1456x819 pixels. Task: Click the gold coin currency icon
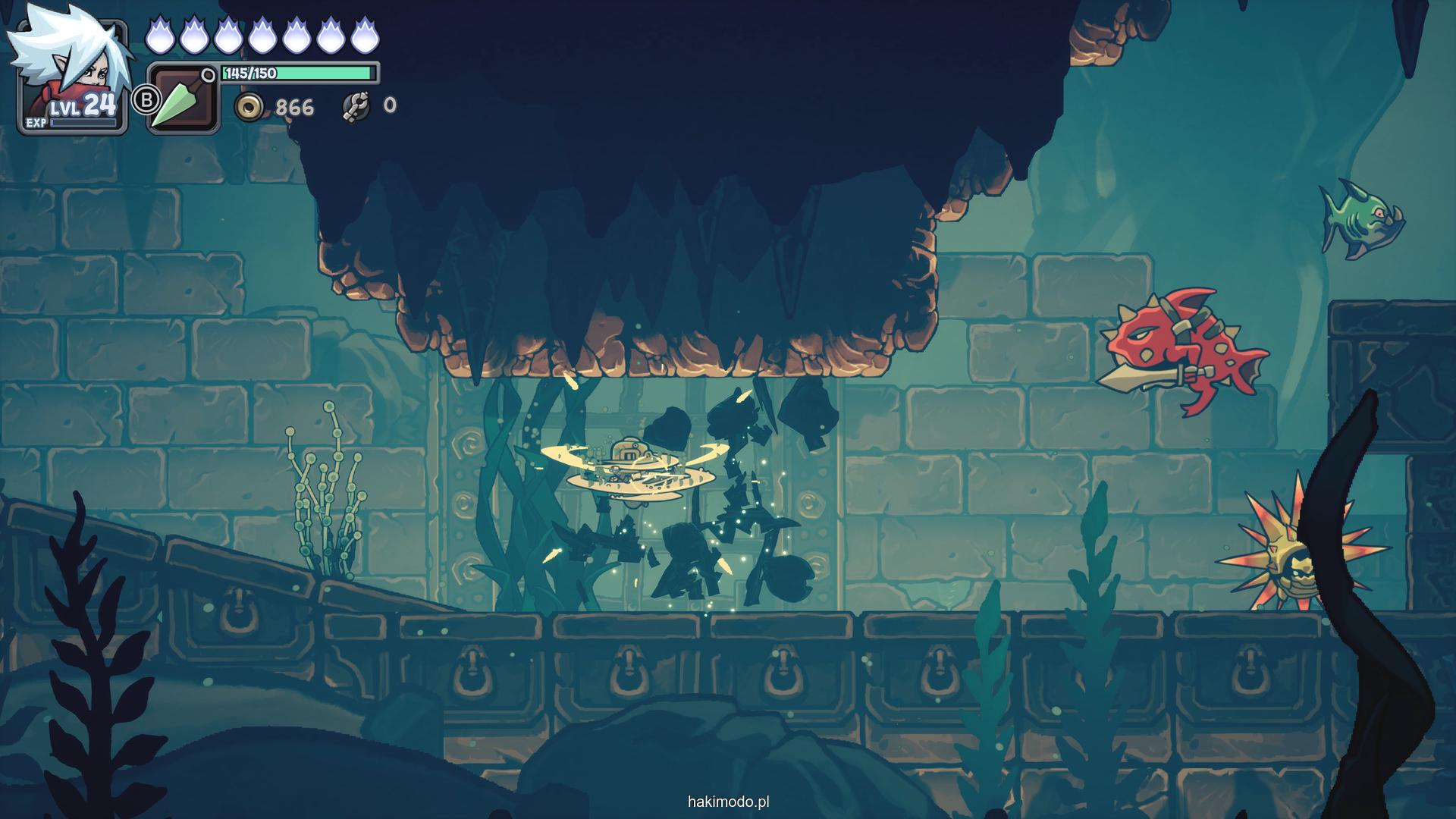248,107
